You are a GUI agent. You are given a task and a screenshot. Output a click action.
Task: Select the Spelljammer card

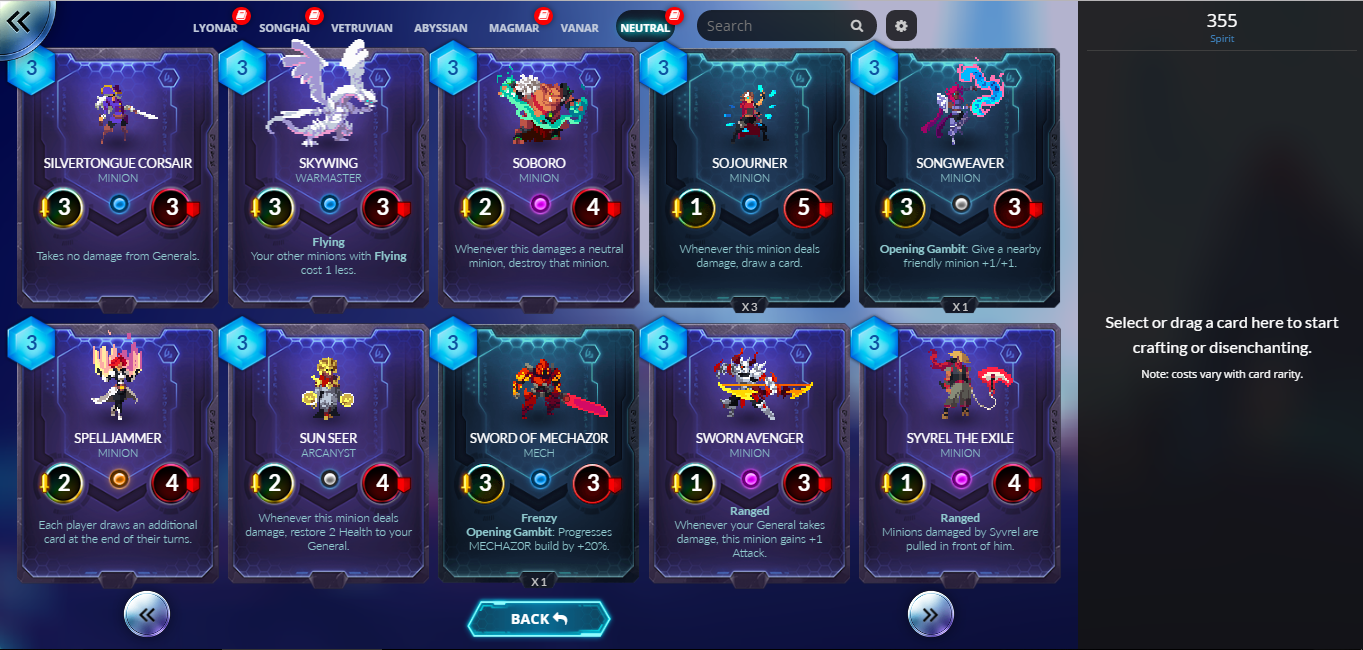click(x=118, y=455)
